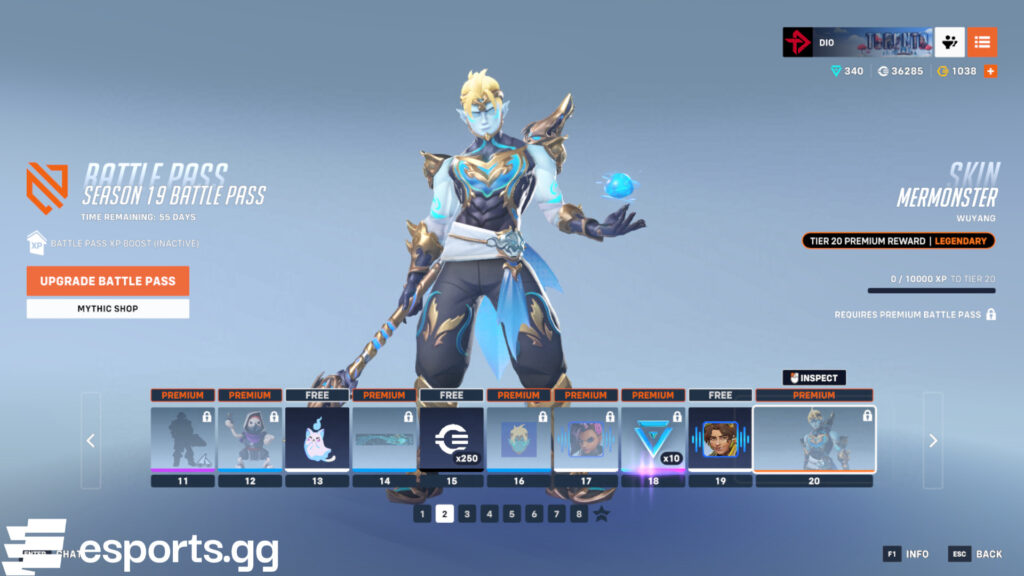Select the tier 12 hooded figure reward
Image resolution: width=1024 pixels, height=576 pixels.
click(250, 439)
